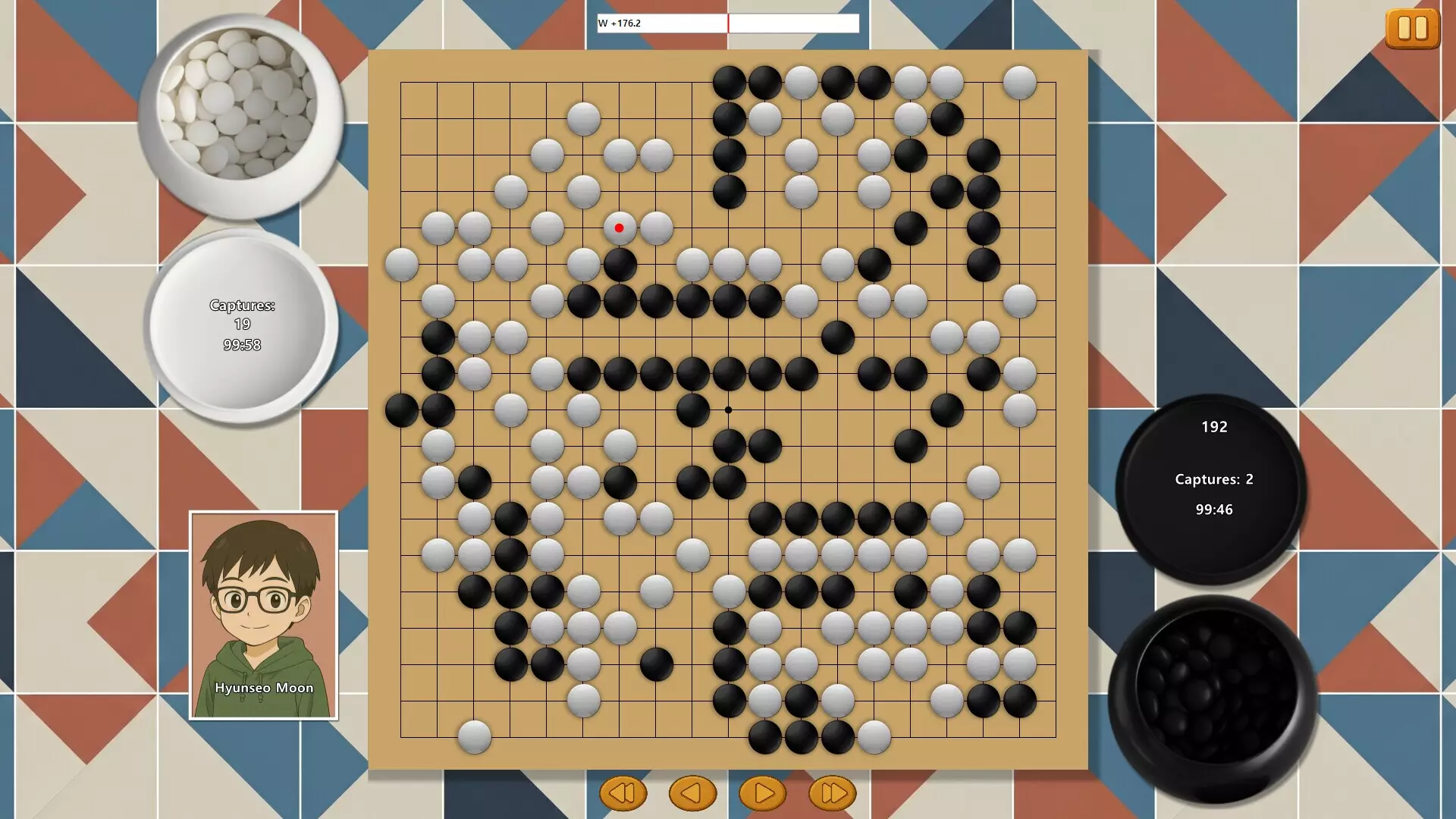Image resolution: width=1456 pixels, height=819 pixels.
Task: Select the skip-to-end playback icon
Action: pyautogui.click(x=833, y=792)
